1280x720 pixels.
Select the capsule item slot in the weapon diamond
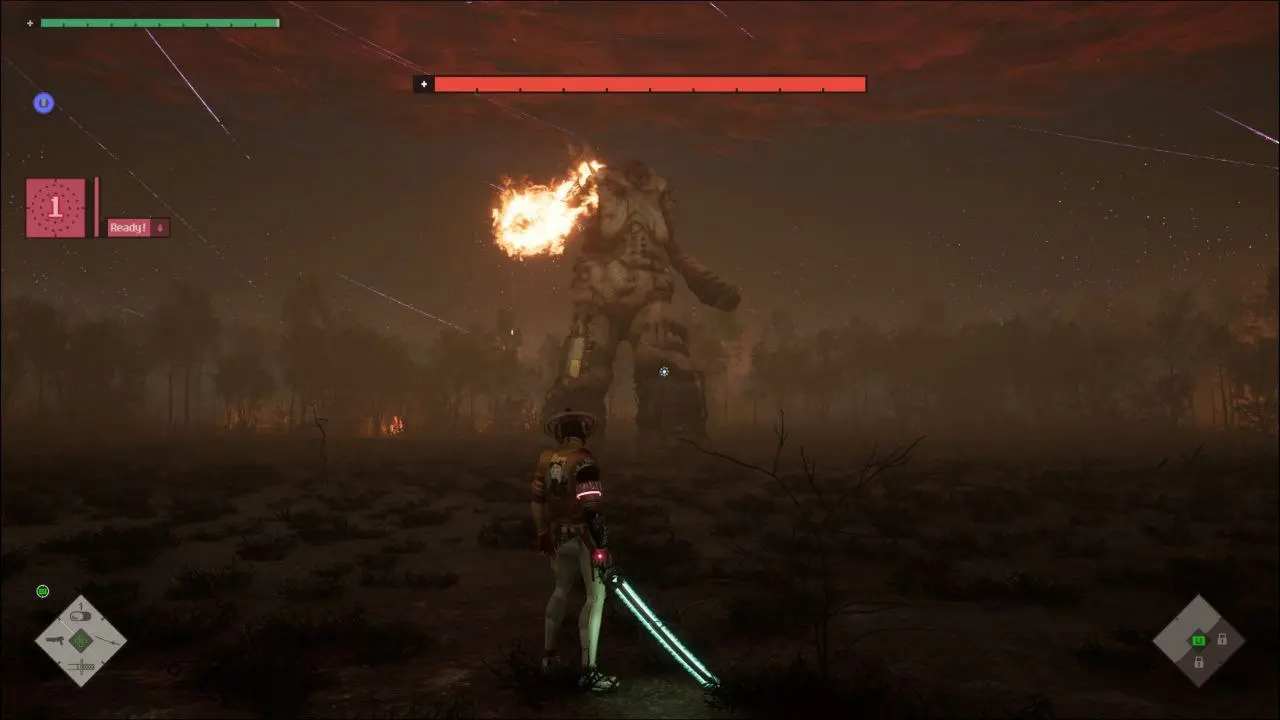coord(80,616)
